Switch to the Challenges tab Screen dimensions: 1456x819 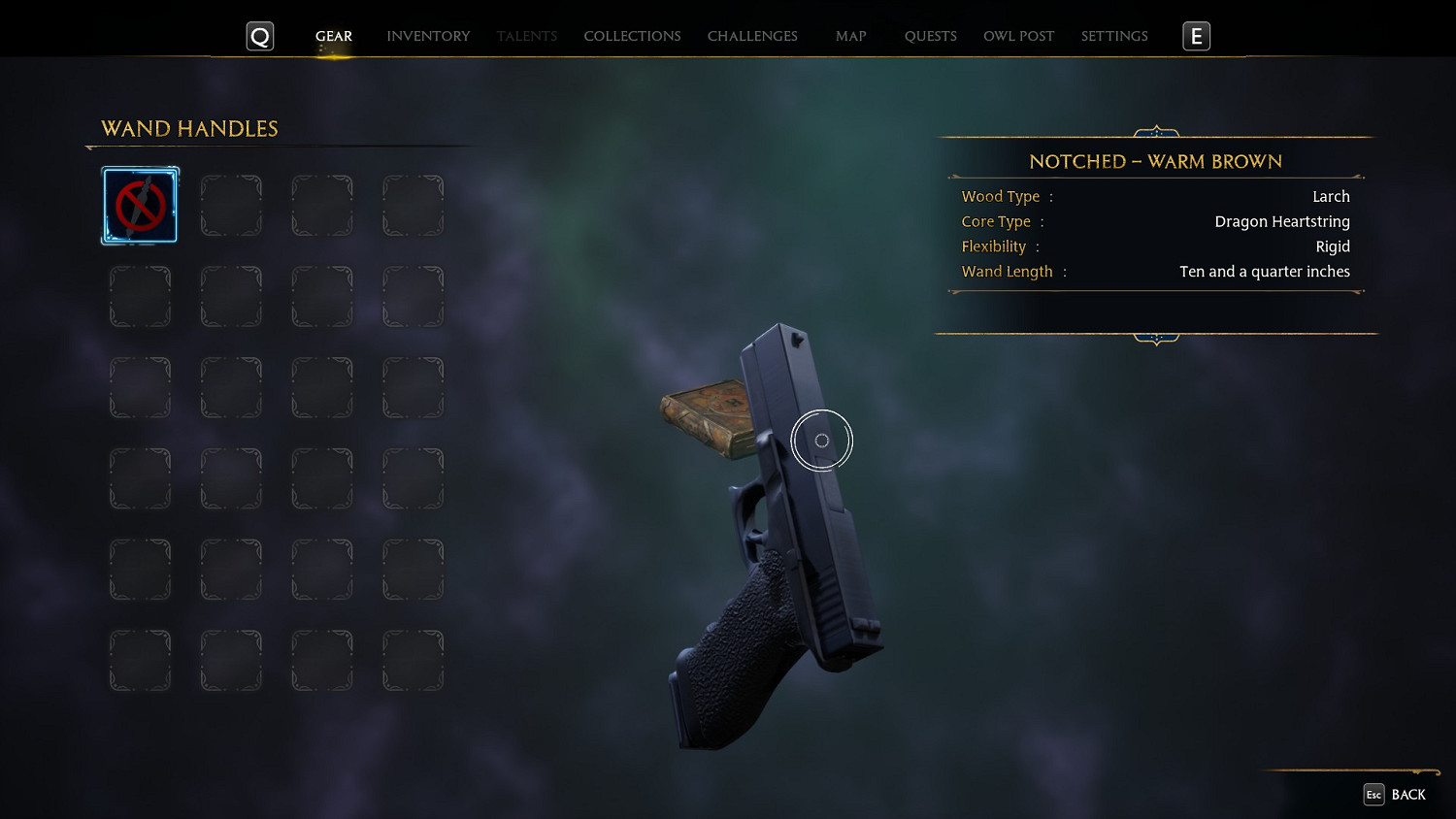[752, 36]
